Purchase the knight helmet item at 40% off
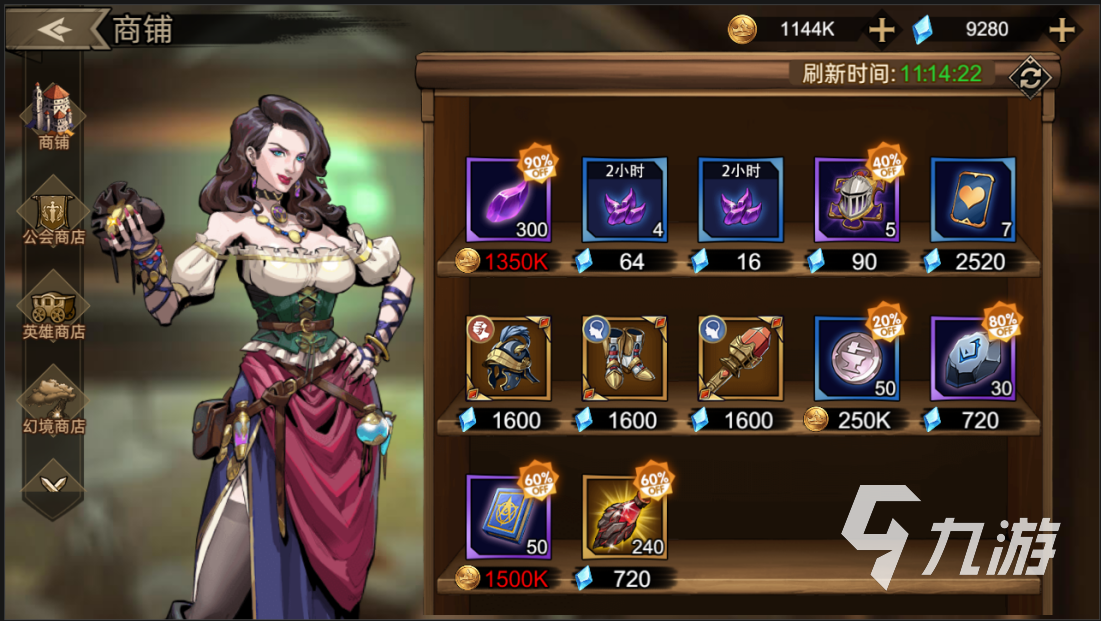1101x621 pixels. pos(856,199)
